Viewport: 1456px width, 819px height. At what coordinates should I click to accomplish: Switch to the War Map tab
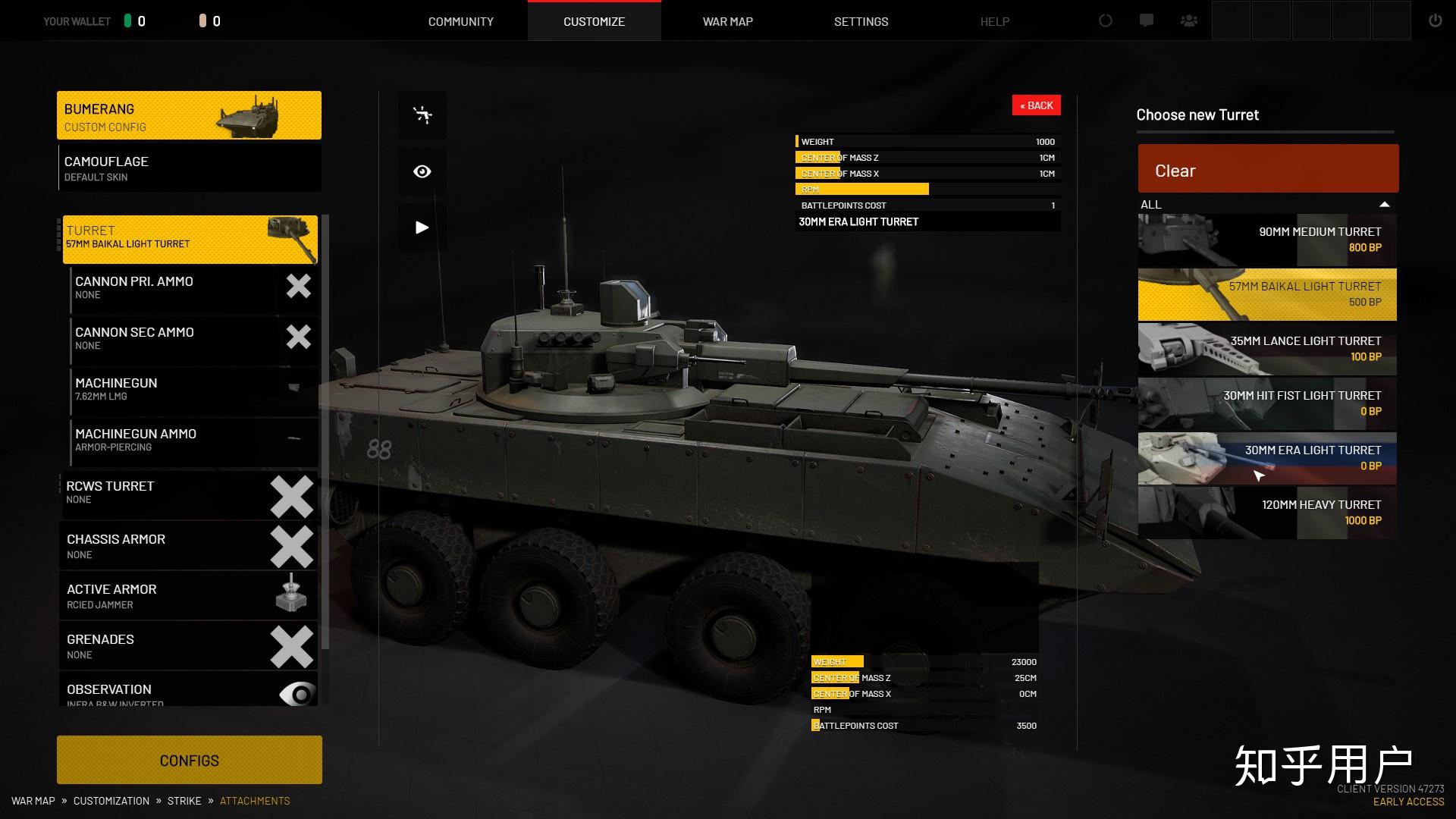point(727,21)
